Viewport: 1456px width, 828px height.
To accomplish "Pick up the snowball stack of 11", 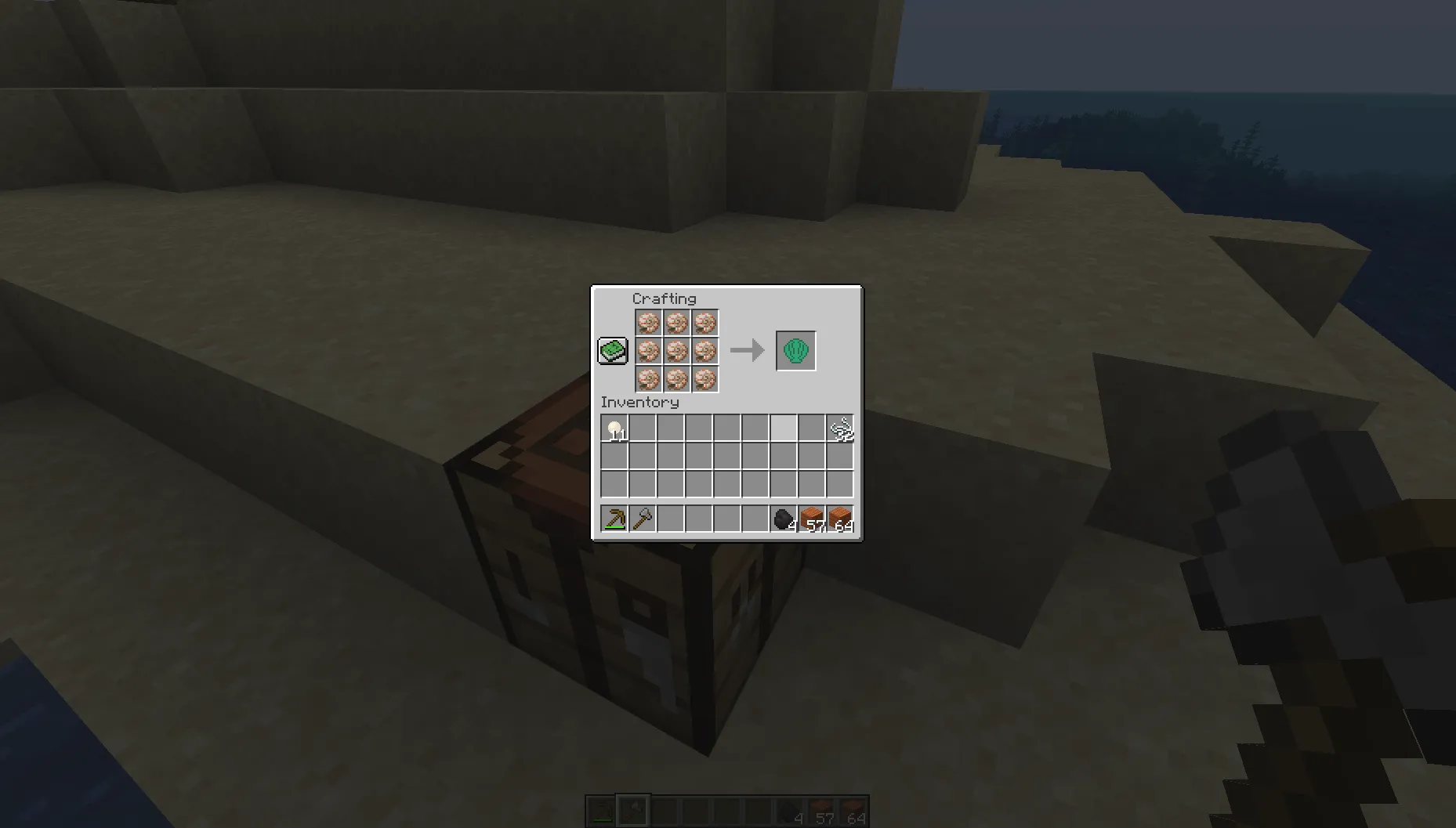I will (x=616, y=428).
